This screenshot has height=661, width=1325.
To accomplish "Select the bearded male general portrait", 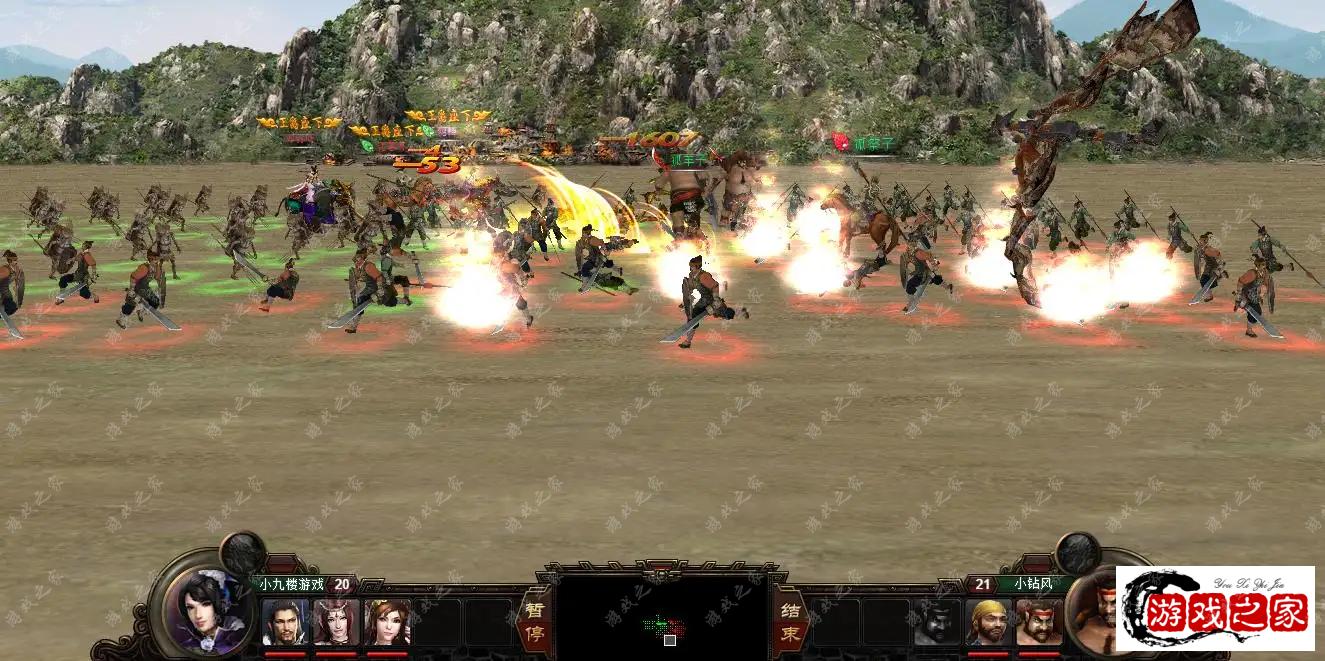I will pyautogui.click(x=285, y=622).
